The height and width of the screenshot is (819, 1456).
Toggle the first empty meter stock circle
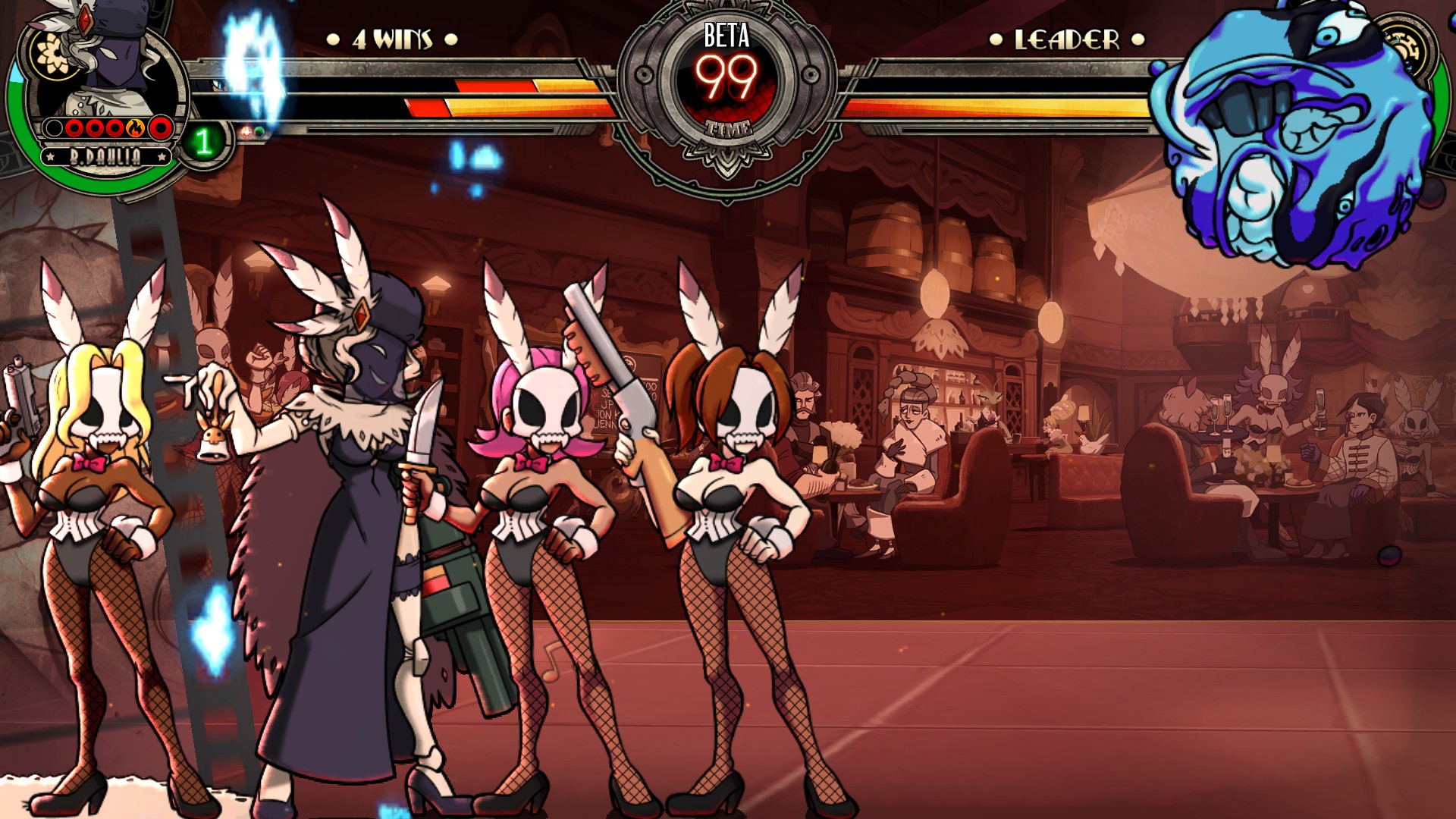coord(53,129)
